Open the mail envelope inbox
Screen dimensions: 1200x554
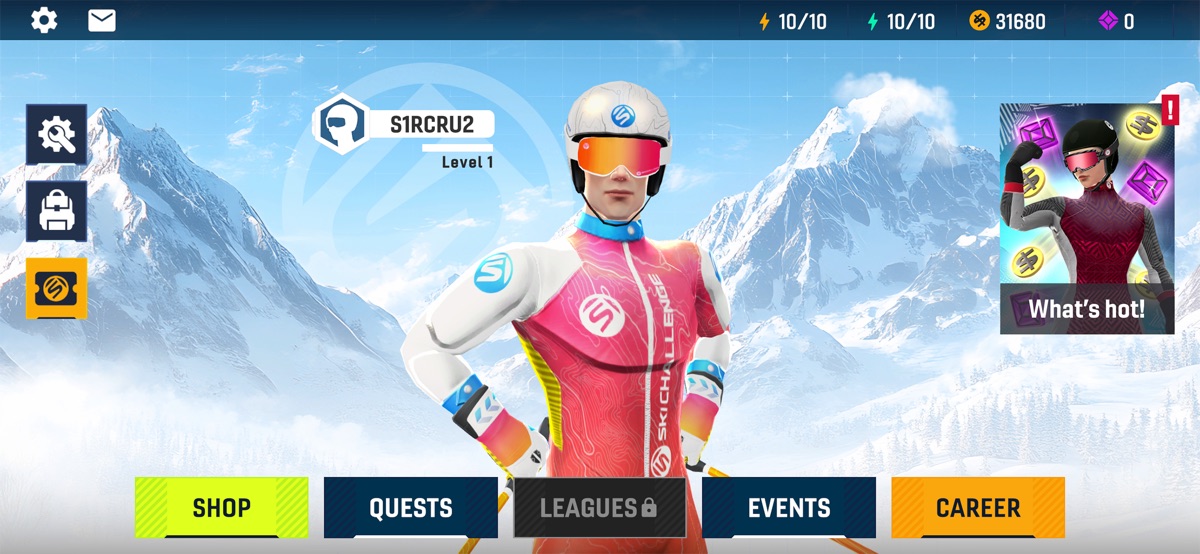tap(102, 20)
